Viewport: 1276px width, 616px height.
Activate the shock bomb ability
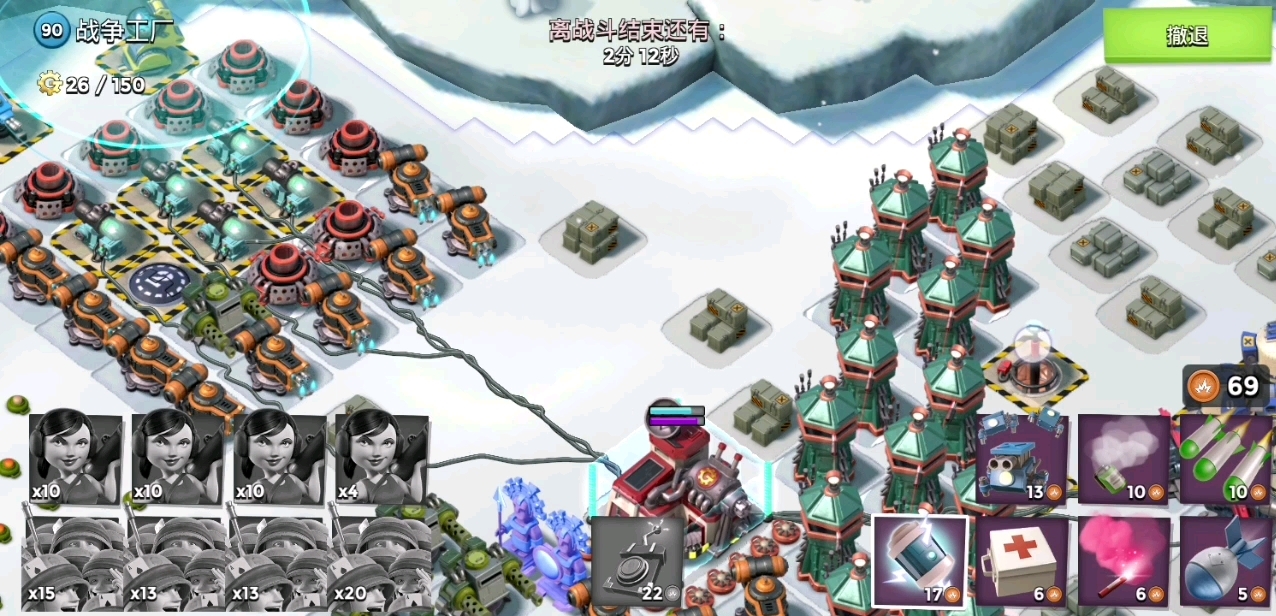coord(920,561)
